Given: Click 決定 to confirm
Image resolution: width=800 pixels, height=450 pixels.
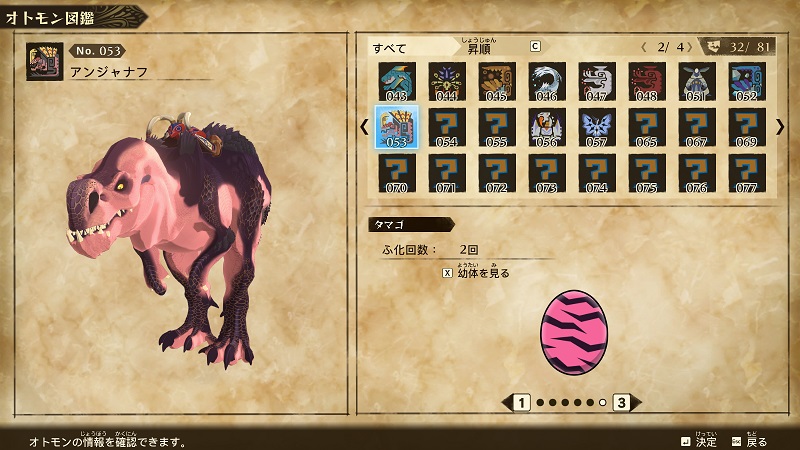Looking at the screenshot, I should 698,440.
